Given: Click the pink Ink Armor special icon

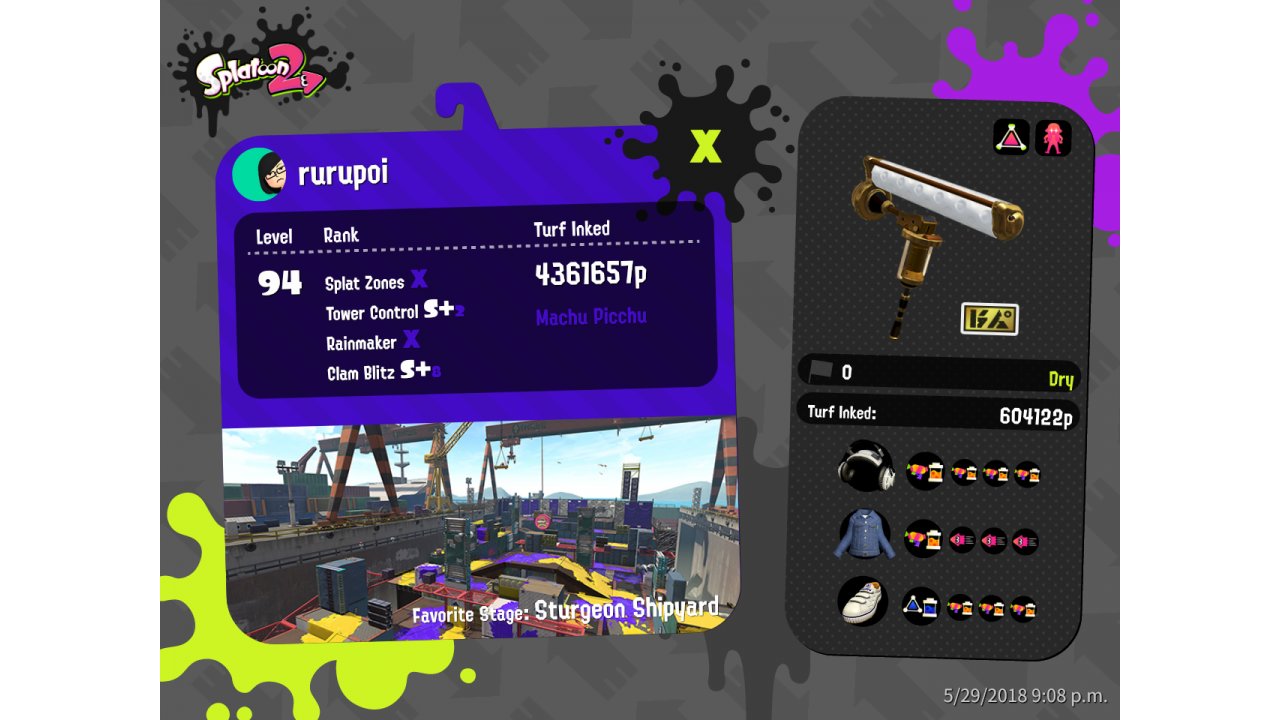Looking at the screenshot, I should tap(1052, 137).
